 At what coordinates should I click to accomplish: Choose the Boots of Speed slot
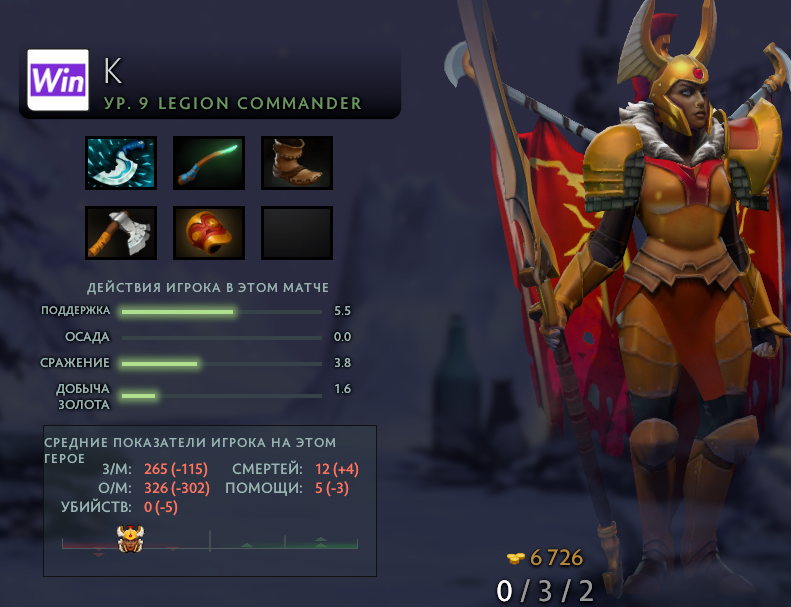pyautogui.click(x=297, y=163)
